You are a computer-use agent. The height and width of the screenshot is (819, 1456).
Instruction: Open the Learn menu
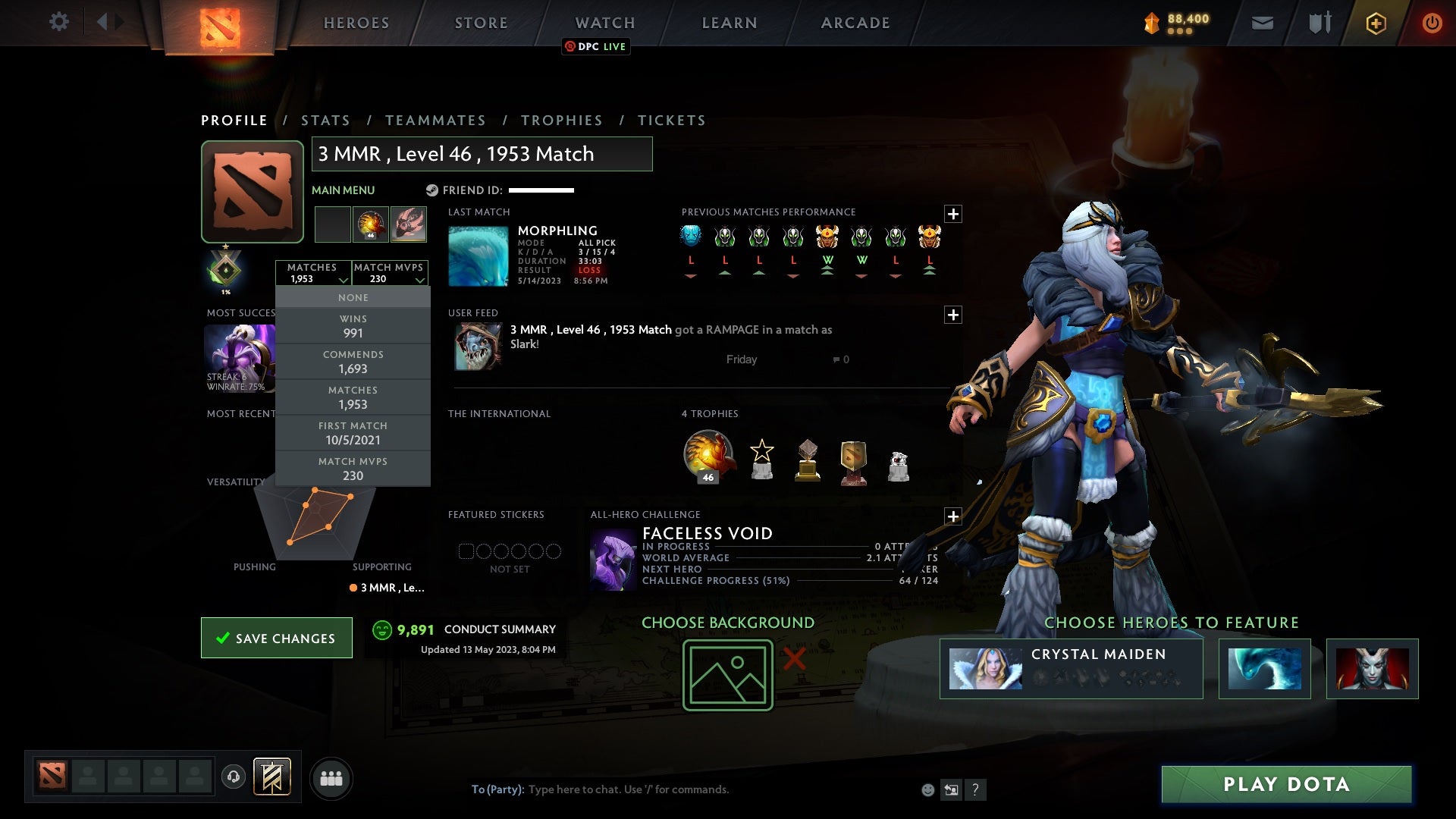(730, 23)
